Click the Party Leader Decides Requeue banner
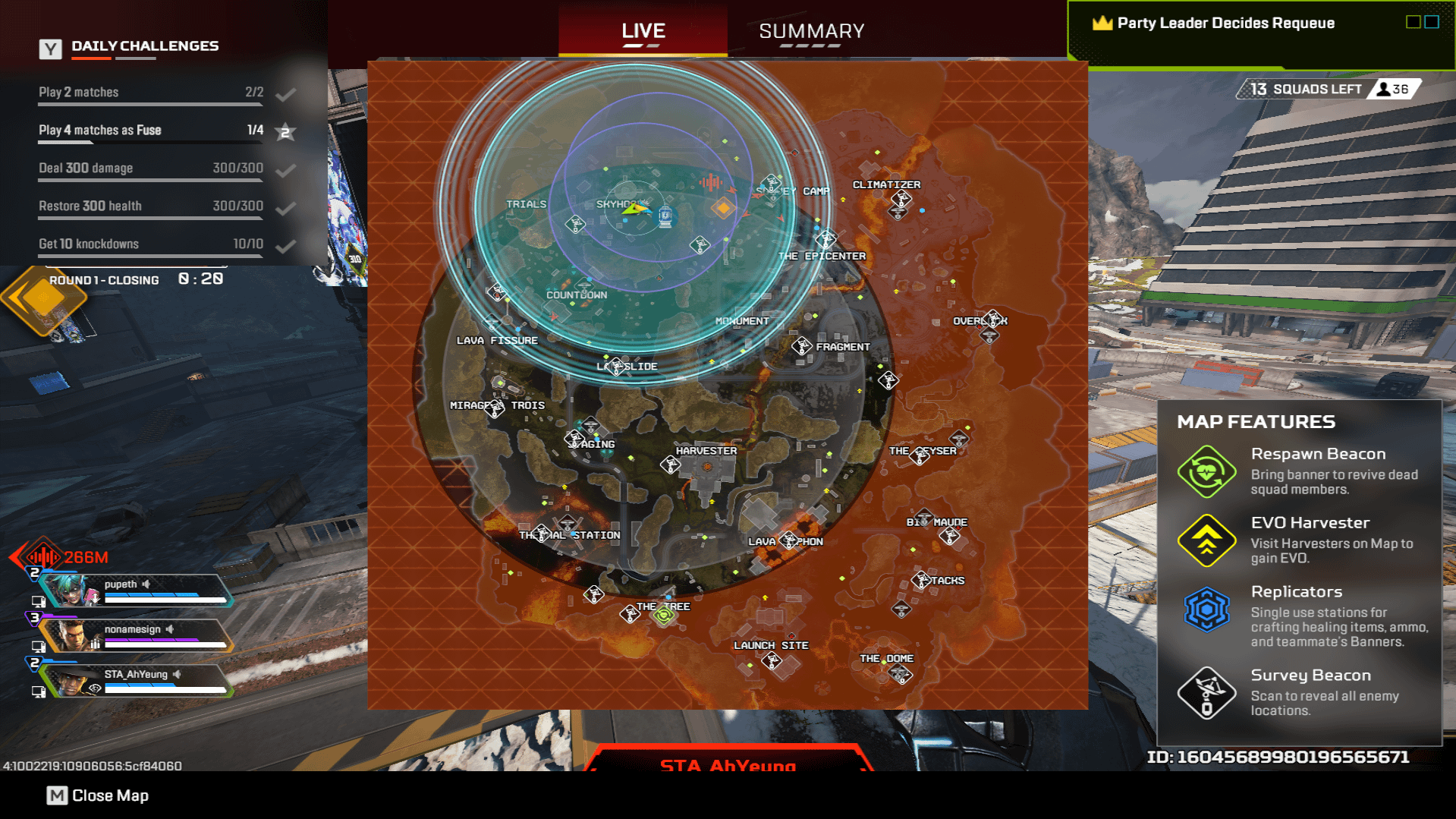This screenshot has width=1456, height=819. (1225, 24)
